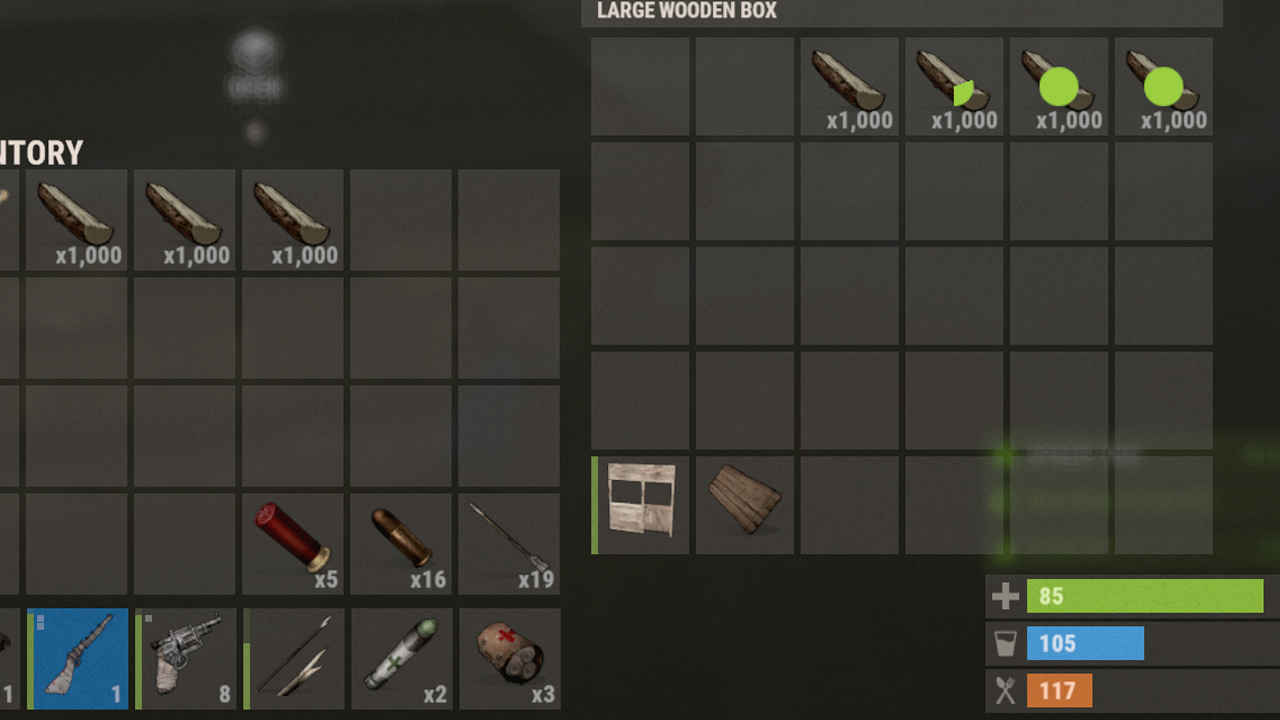Select the arrow stack of nineteen
The width and height of the screenshot is (1280, 720).
(x=508, y=543)
